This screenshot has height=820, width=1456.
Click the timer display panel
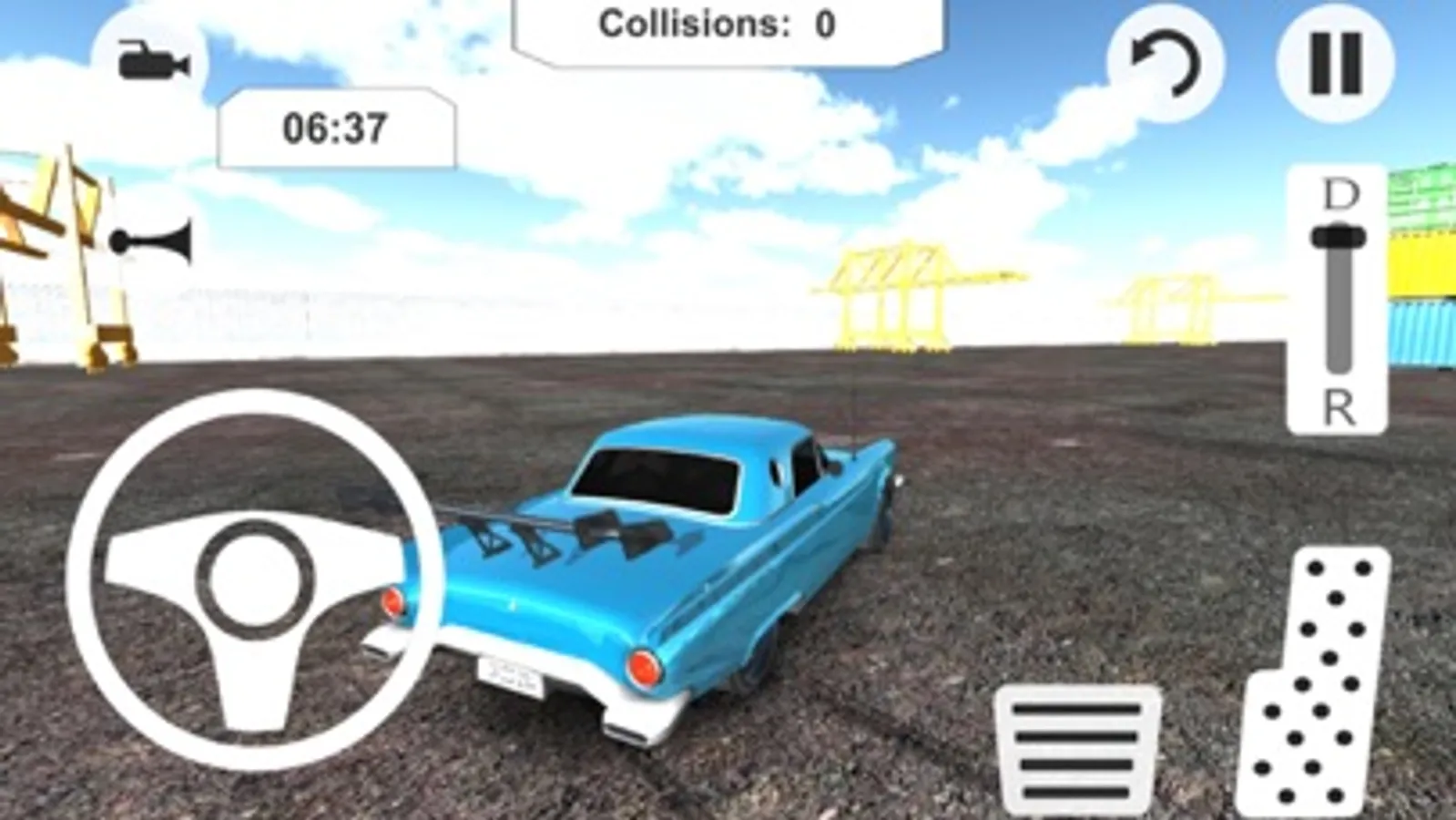pyautogui.click(x=337, y=124)
